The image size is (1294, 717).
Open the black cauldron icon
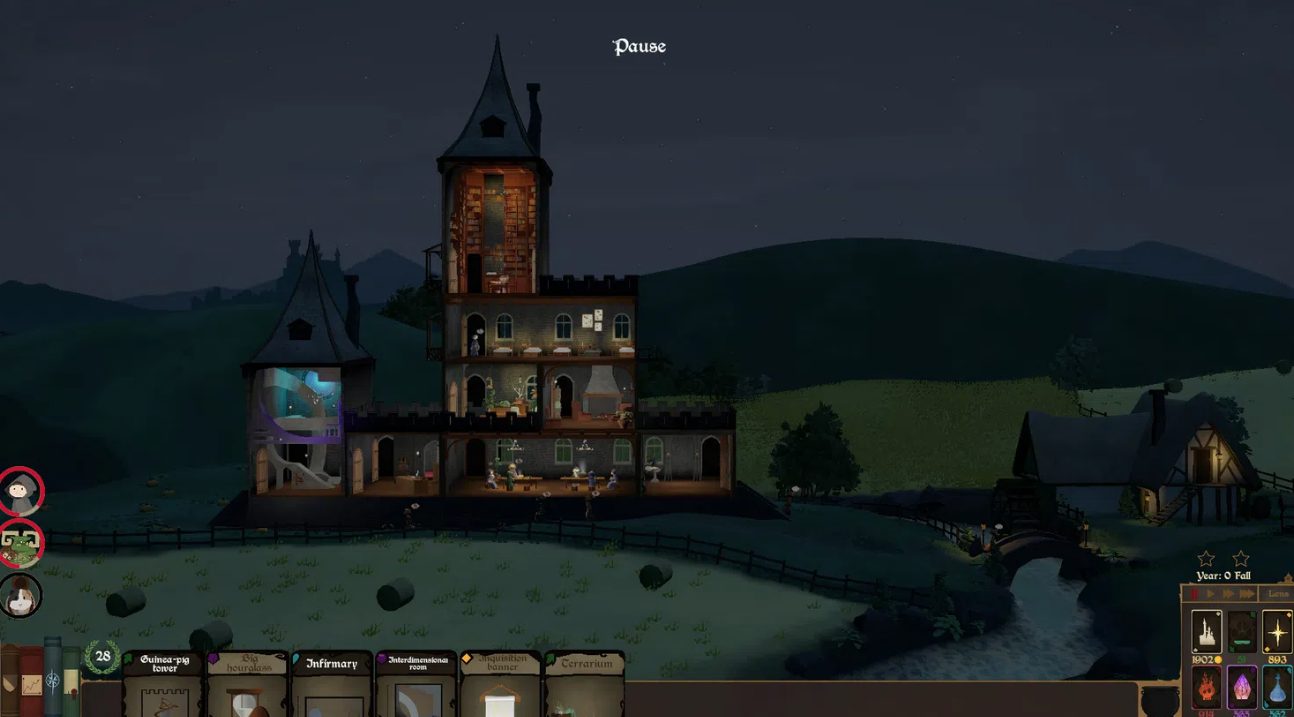1160,699
